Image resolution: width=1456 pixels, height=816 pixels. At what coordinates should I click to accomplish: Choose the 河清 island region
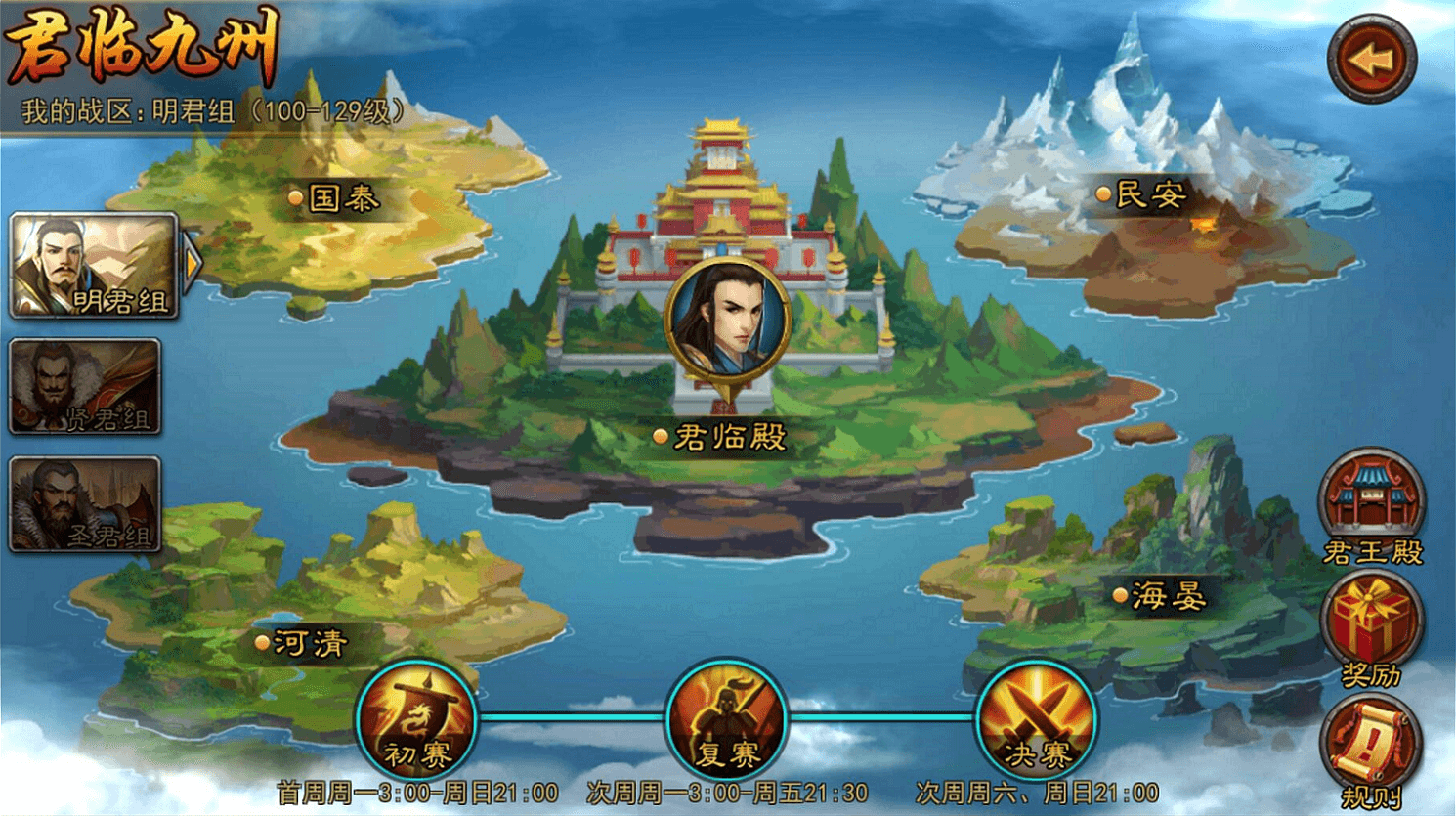tap(301, 643)
